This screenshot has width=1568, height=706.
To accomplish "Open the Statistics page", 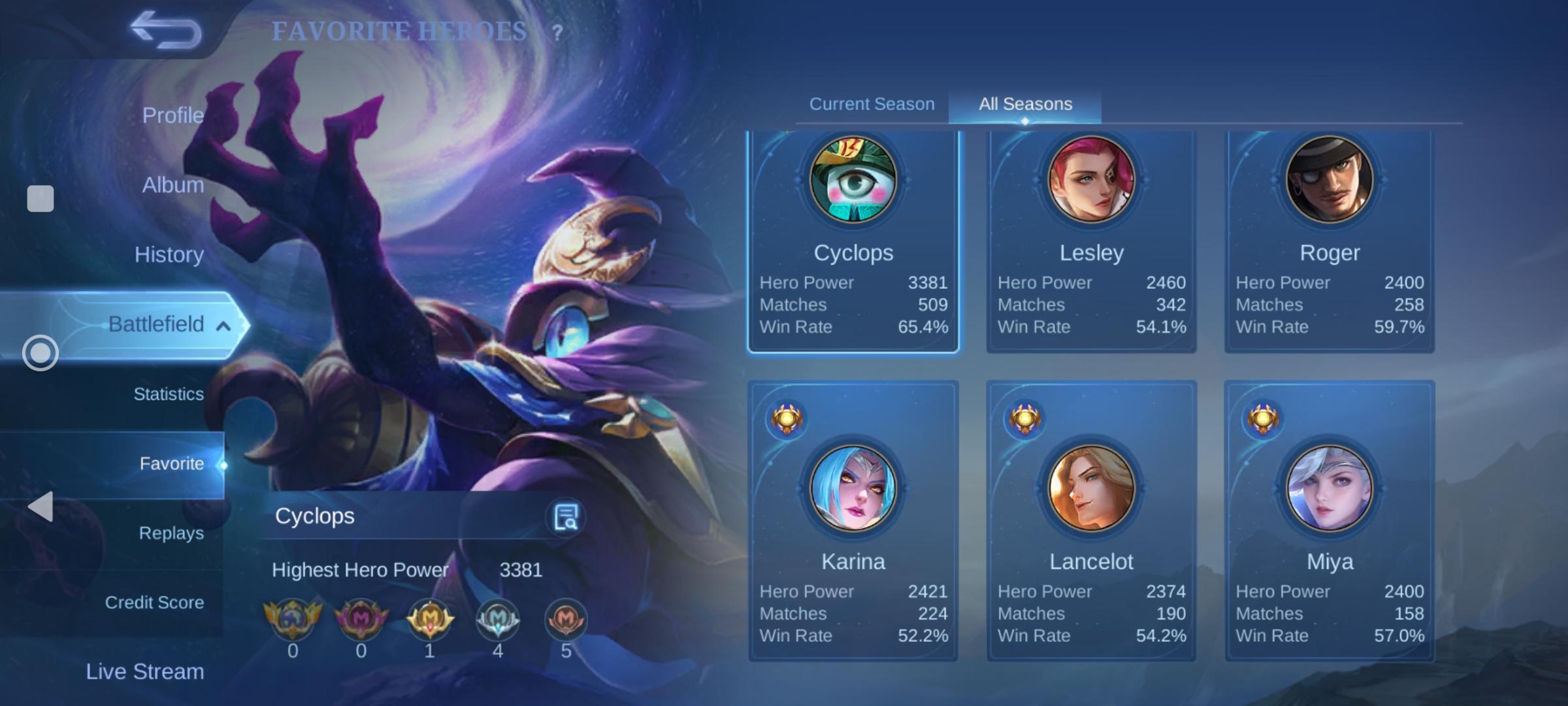I will tap(168, 394).
